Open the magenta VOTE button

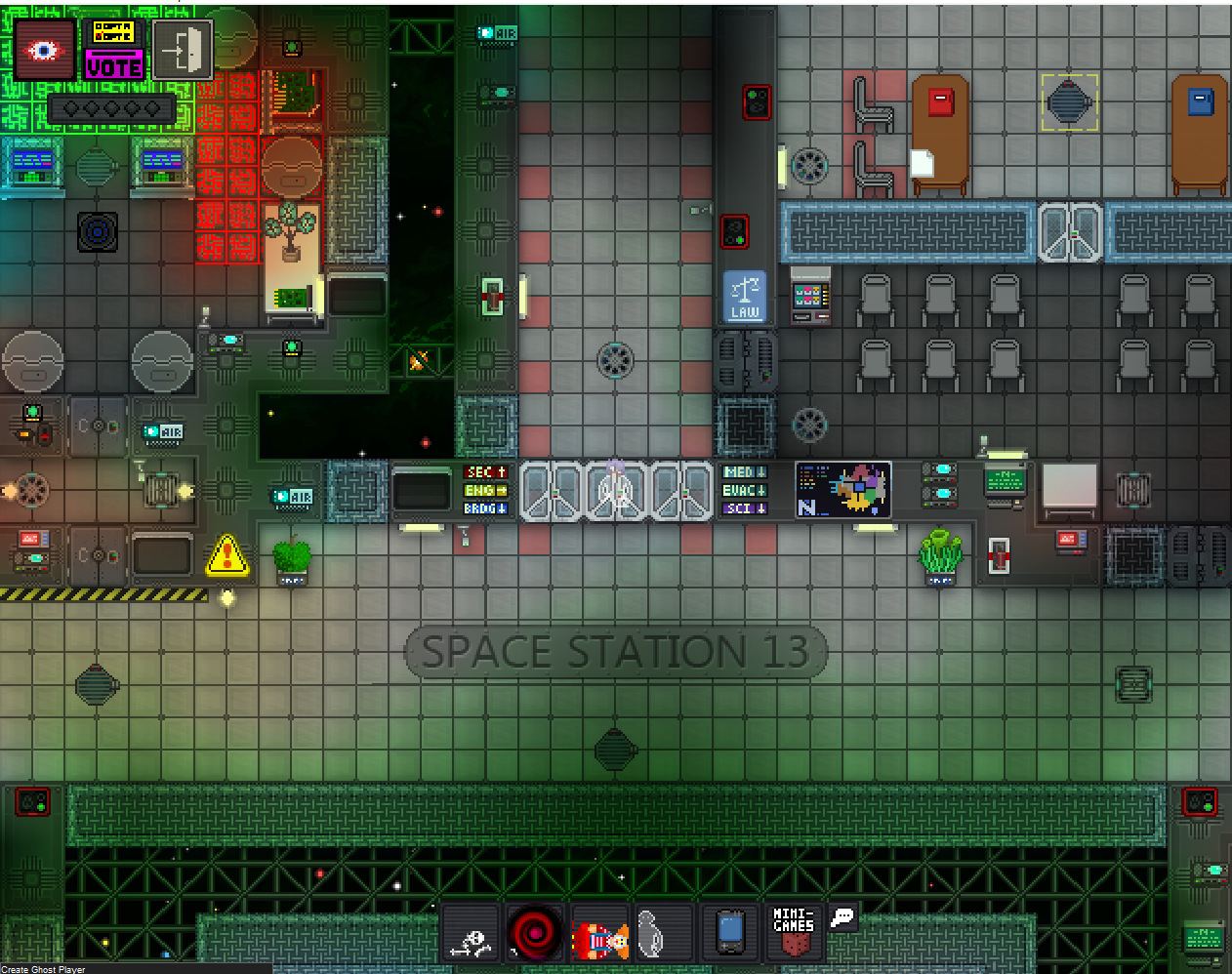(113, 66)
